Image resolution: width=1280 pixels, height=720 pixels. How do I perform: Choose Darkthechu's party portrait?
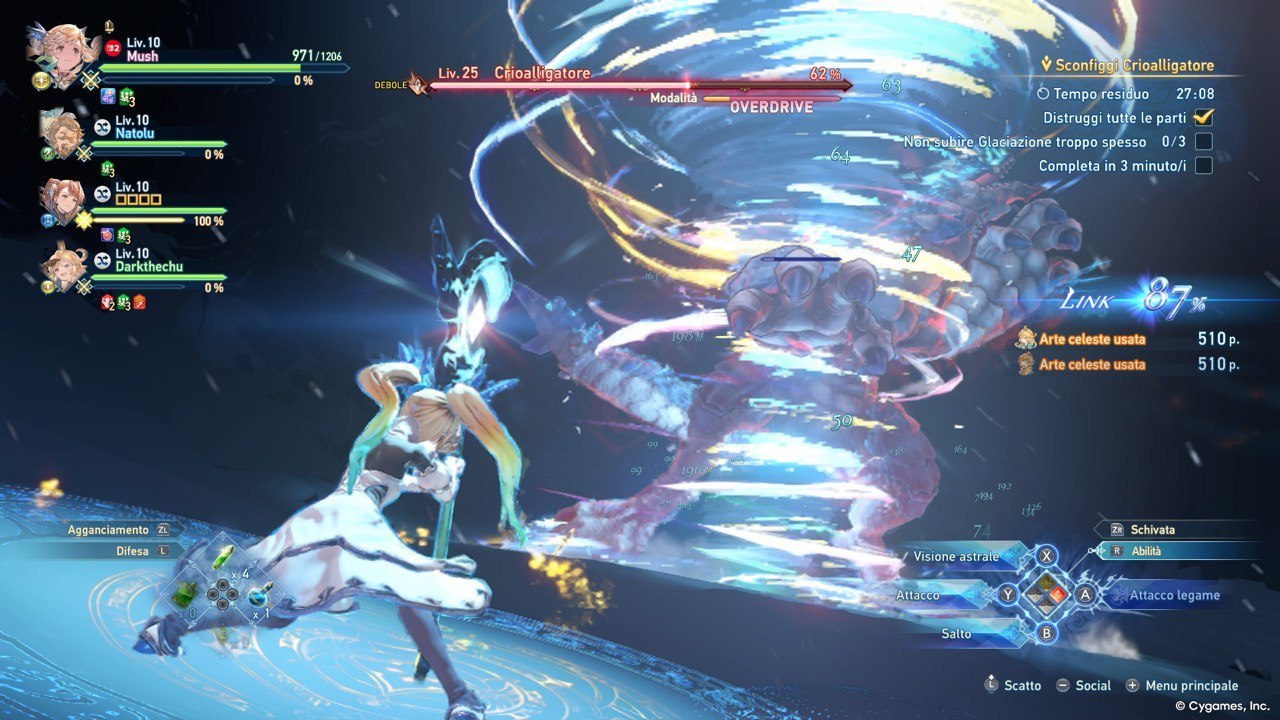[x=63, y=265]
